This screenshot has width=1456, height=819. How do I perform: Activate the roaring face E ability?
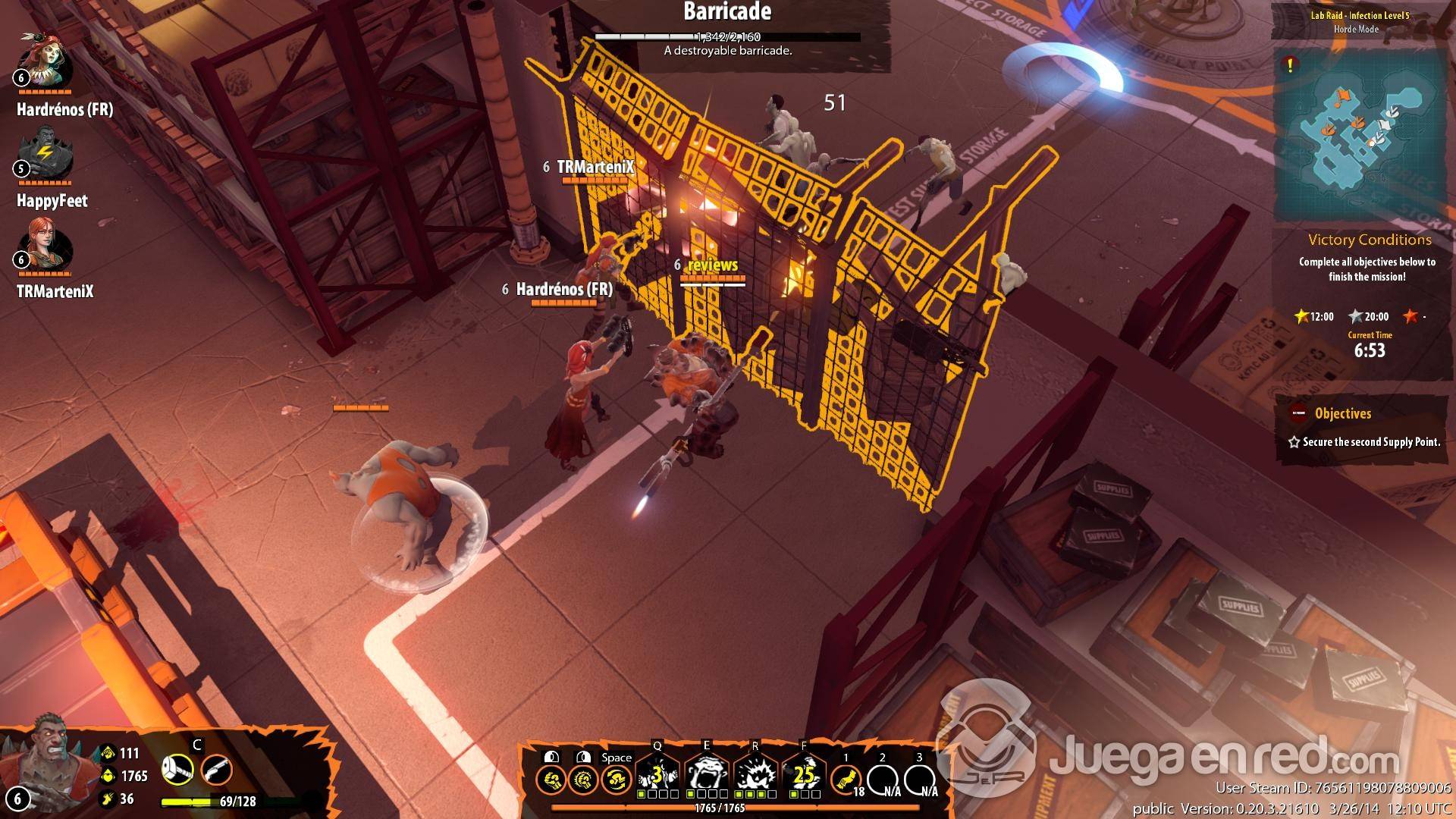[707, 775]
